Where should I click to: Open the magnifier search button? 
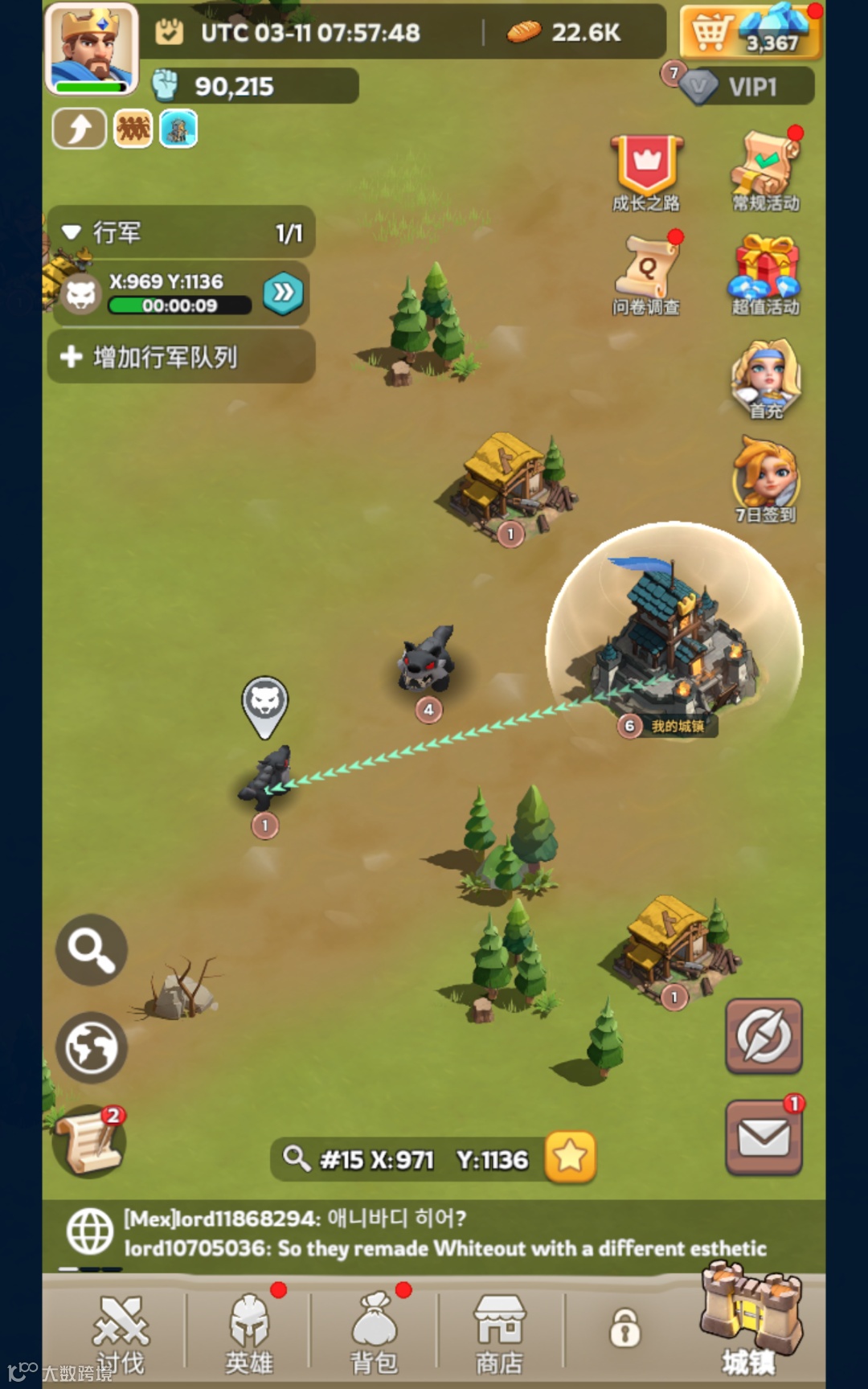(91, 949)
